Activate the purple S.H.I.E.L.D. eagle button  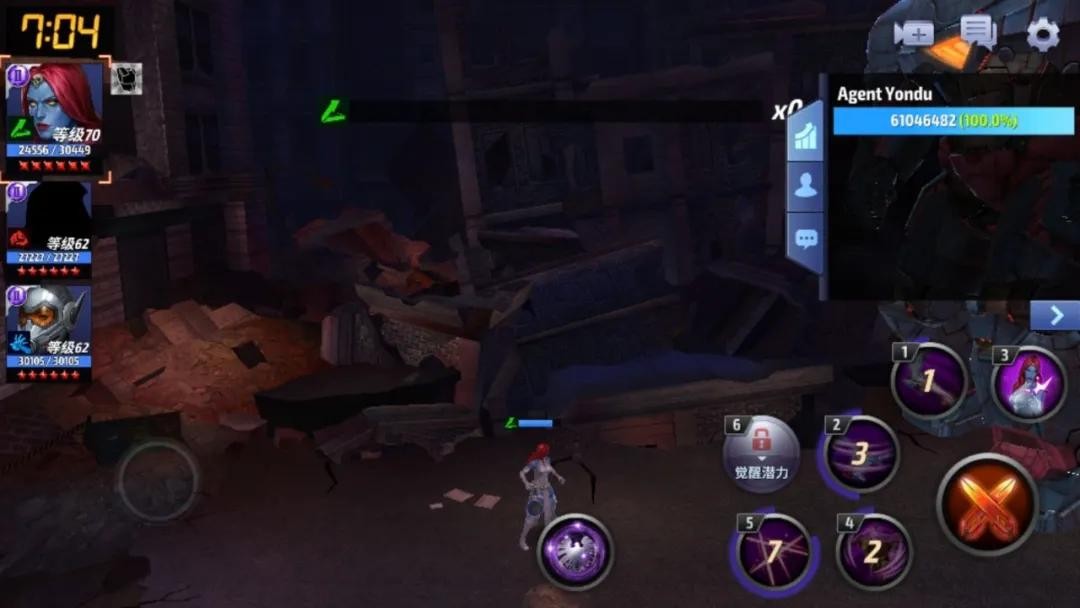[x=575, y=551]
